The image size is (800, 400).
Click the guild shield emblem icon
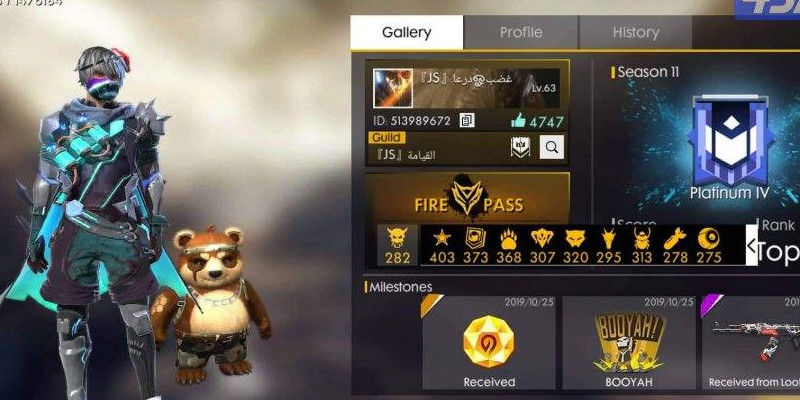tap(520, 148)
